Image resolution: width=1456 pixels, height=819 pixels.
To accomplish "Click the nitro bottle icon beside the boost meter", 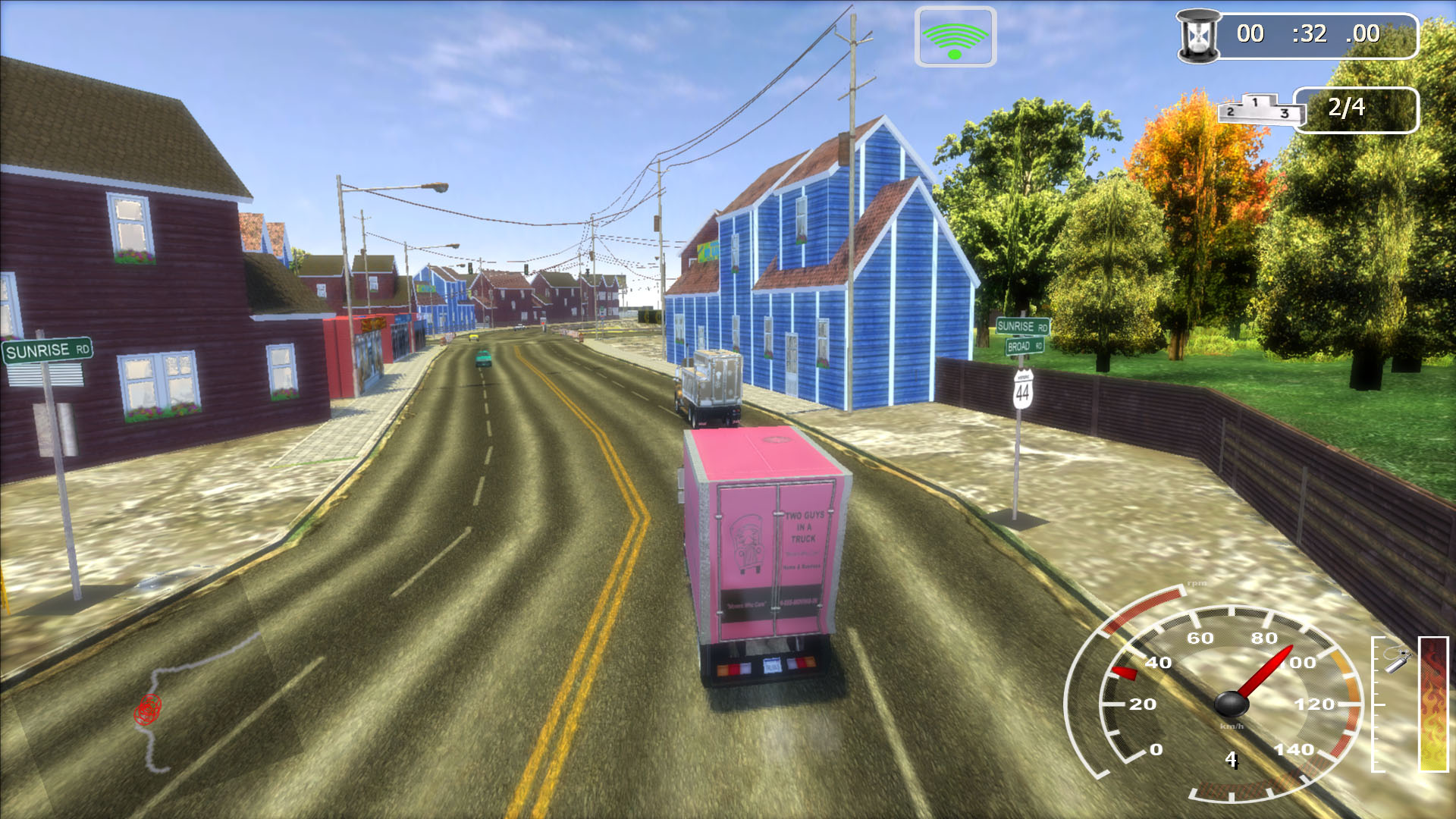I will pyautogui.click(x=1395, y=662).
